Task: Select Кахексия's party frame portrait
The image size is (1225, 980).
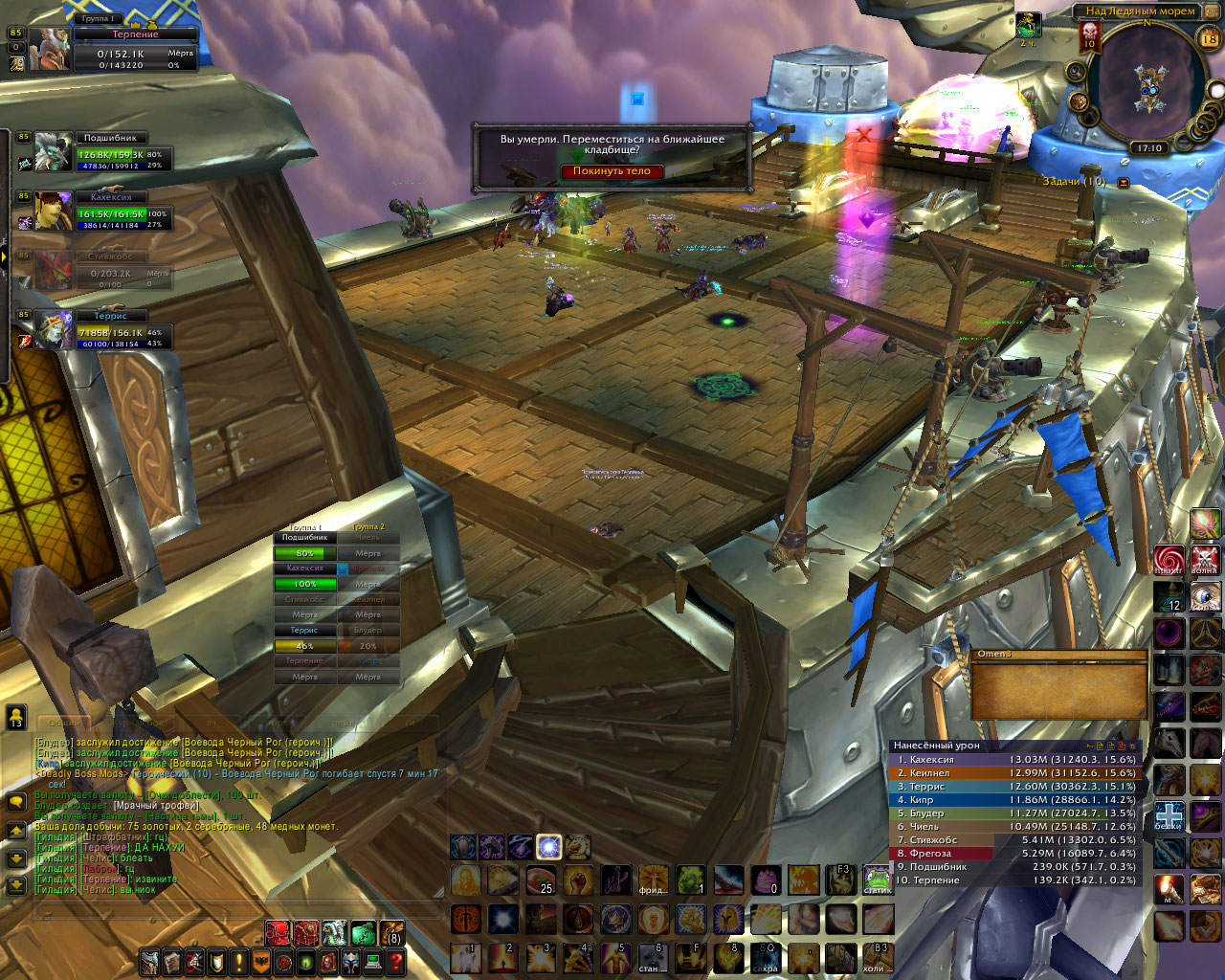Action: point(54,211)
